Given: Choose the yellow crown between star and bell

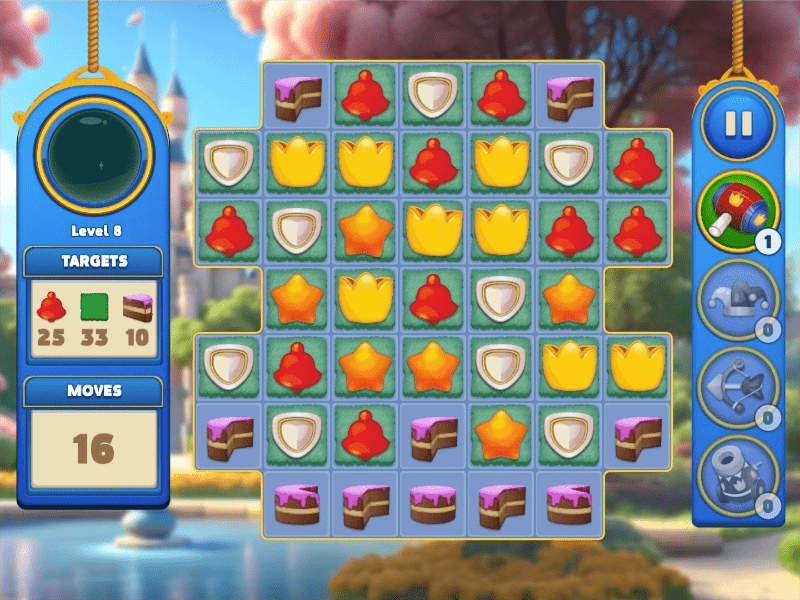Looking at the screenshot, I should click(x=364, y=299).
